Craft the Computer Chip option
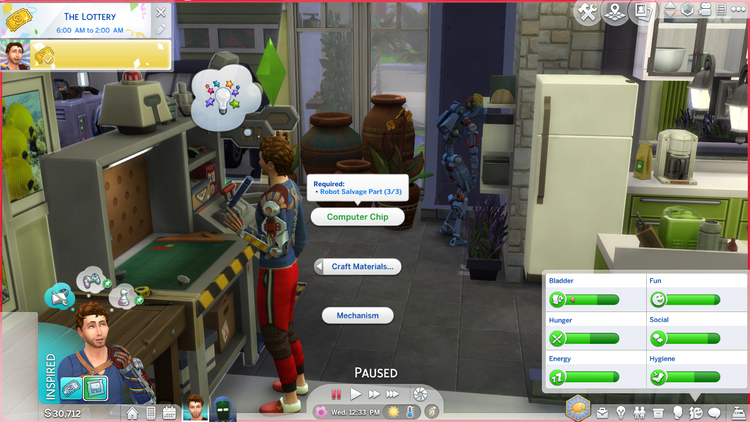The height and width of the screenshot is (422, 750). [357, 216]
